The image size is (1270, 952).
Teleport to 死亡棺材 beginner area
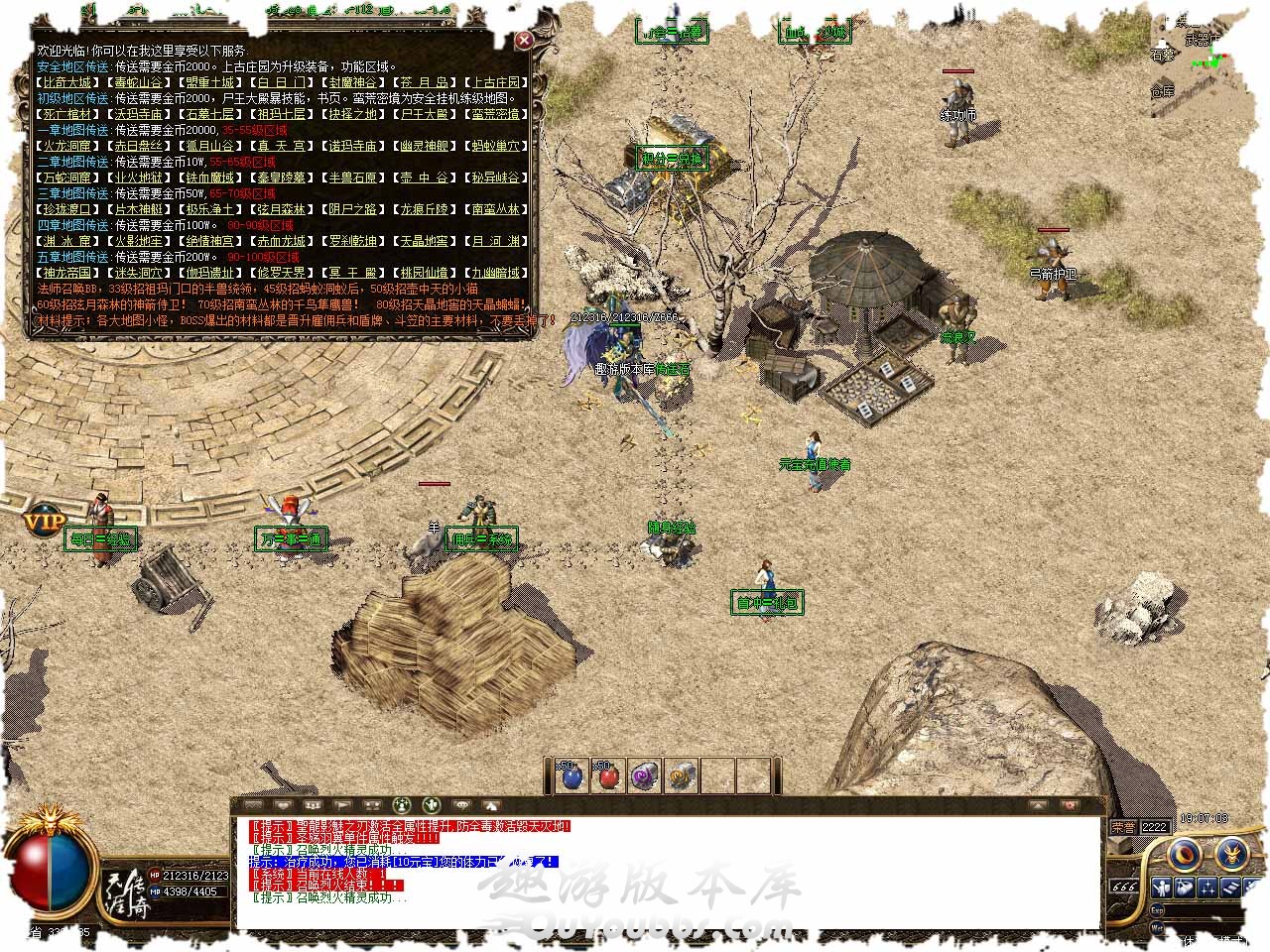click(x=67, y=114)
